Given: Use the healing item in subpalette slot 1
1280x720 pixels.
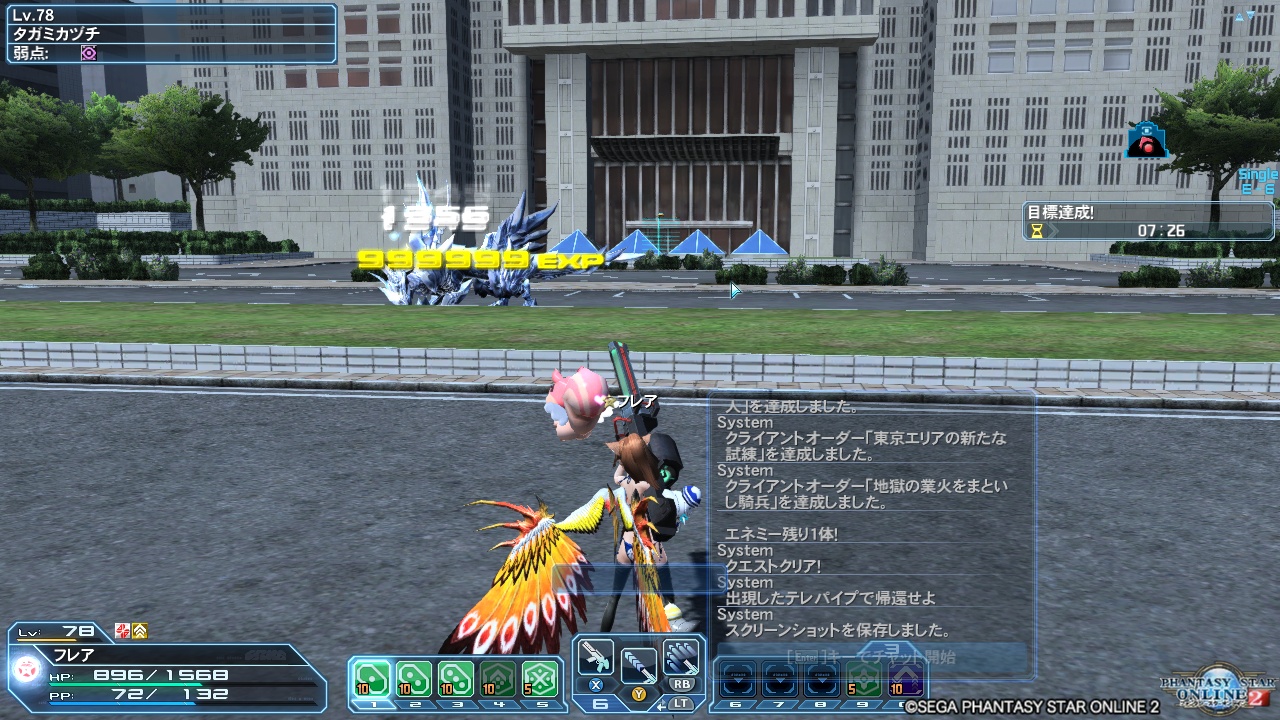Looking at the screenshot, I should pos(370,678).
